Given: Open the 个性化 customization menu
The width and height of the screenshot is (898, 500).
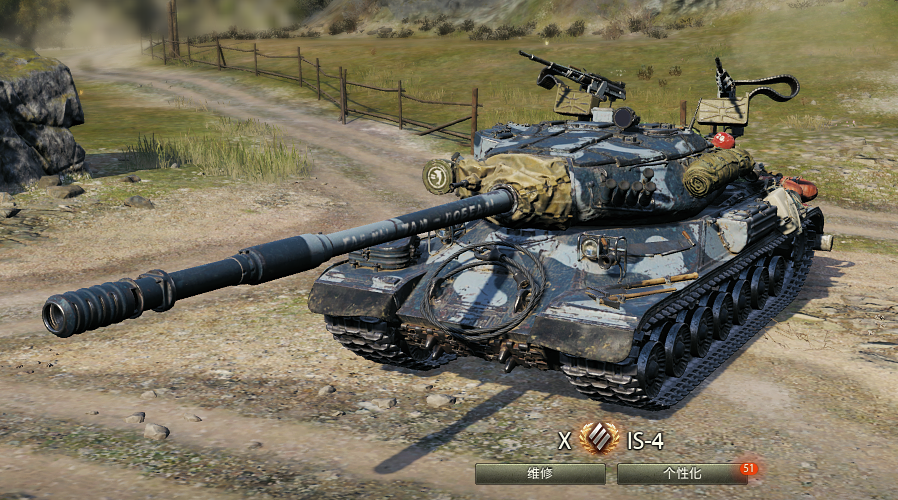Looking at the screenshot, I should point(680,473).
